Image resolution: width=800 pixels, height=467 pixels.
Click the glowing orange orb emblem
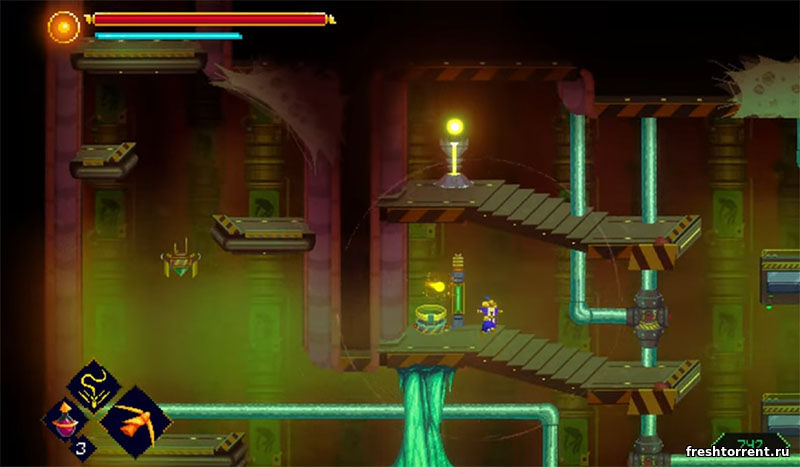(64, 26)
